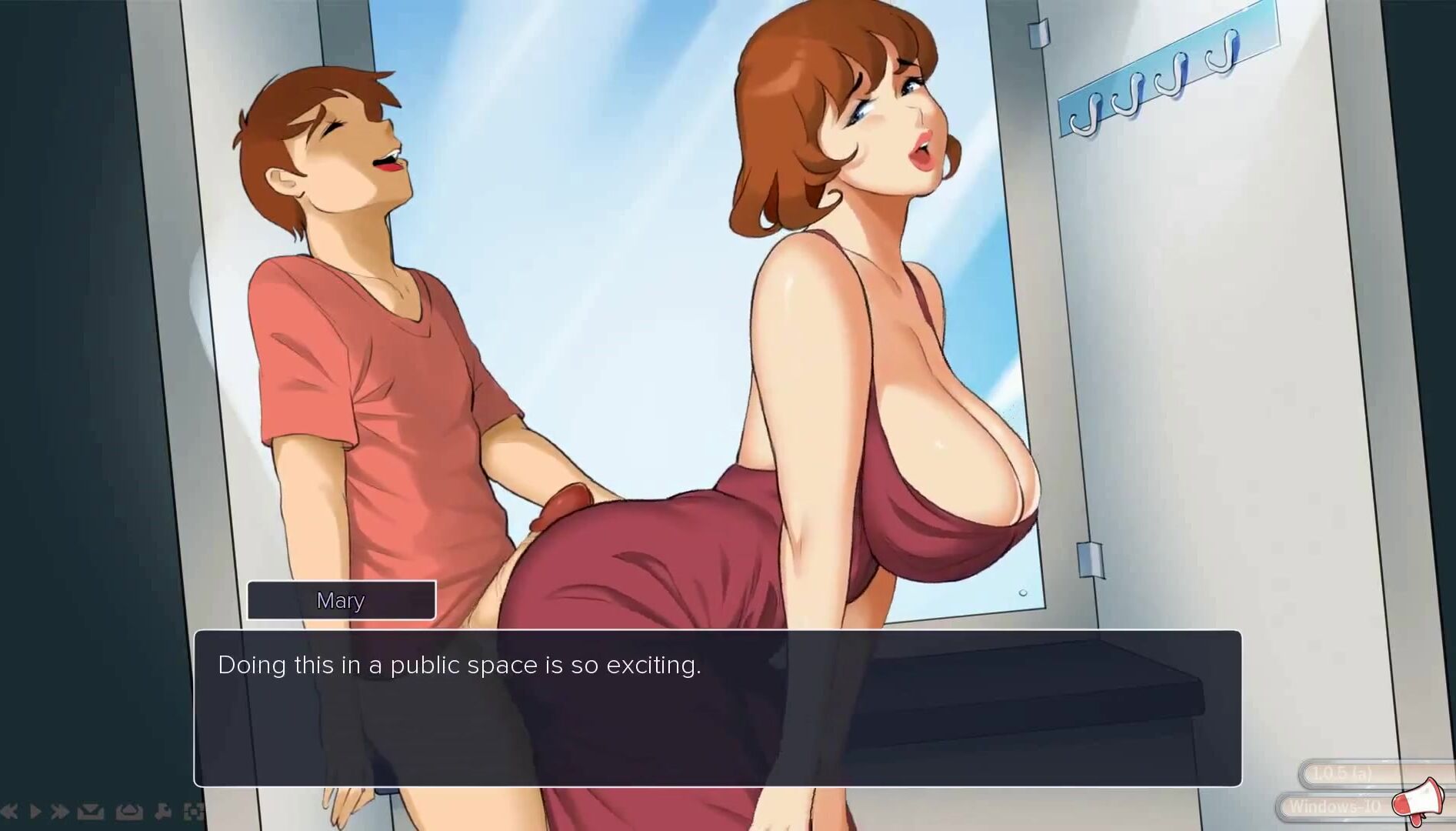Open the save tray icon with down arrow
This screenshot has width=1456, height=831.
click(x=91, y=811)
